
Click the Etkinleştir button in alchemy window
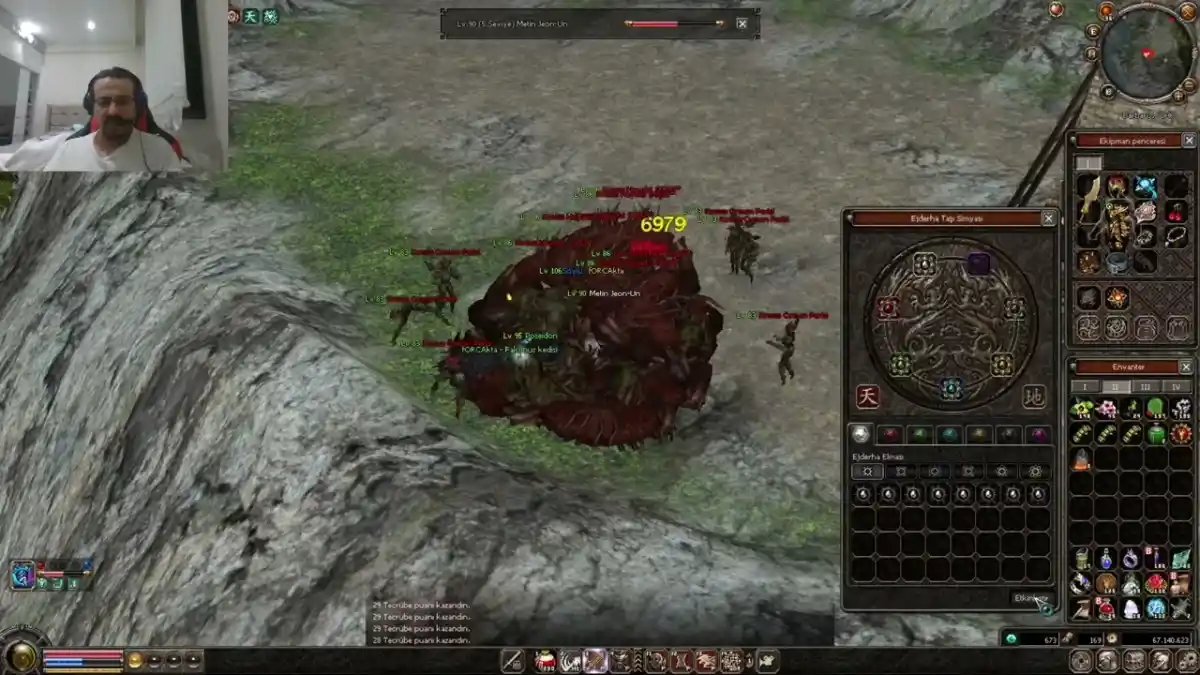pos(1030,598)
